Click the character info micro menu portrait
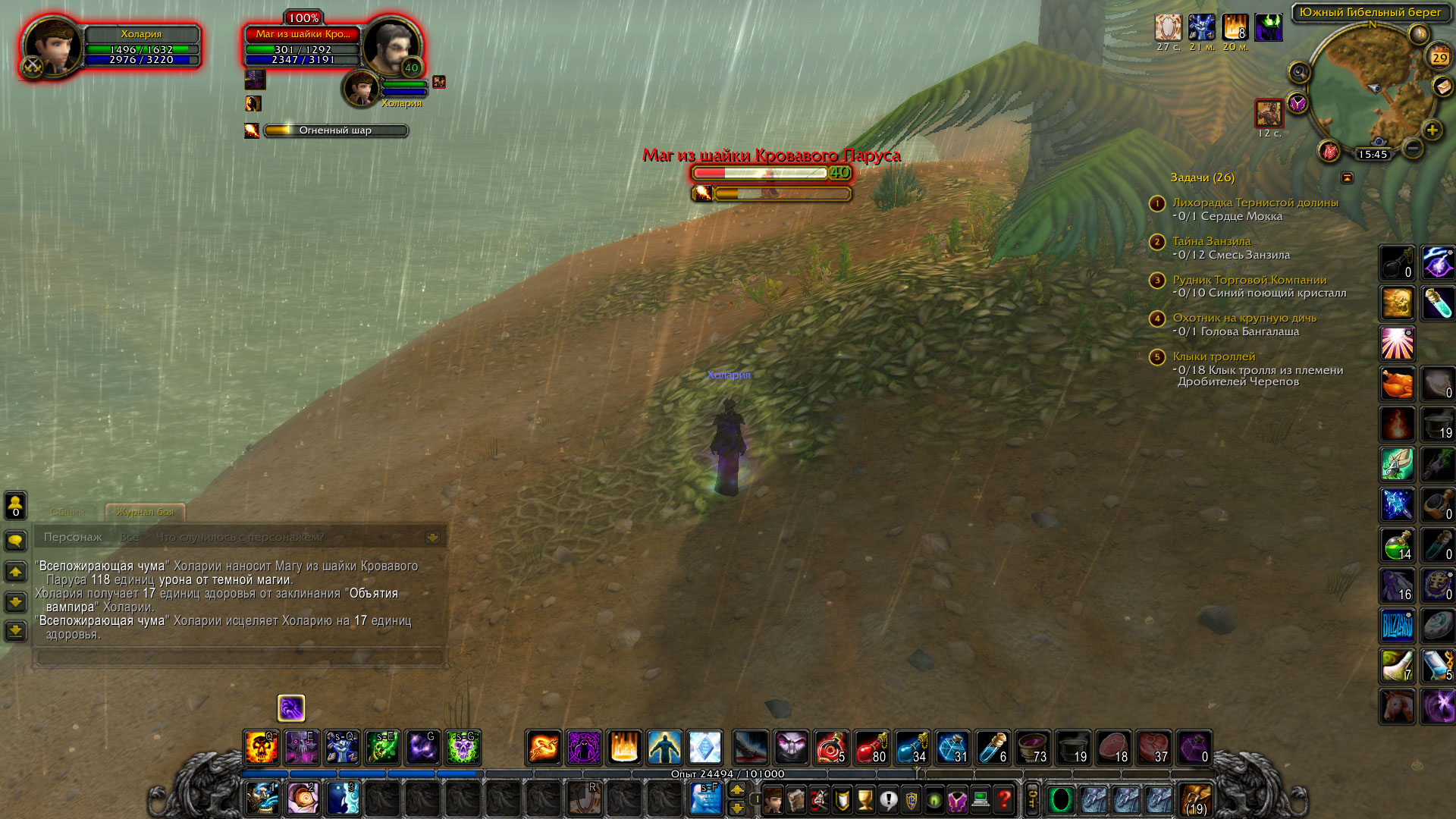Viewport: 1456px width, 819px height. 773,799
